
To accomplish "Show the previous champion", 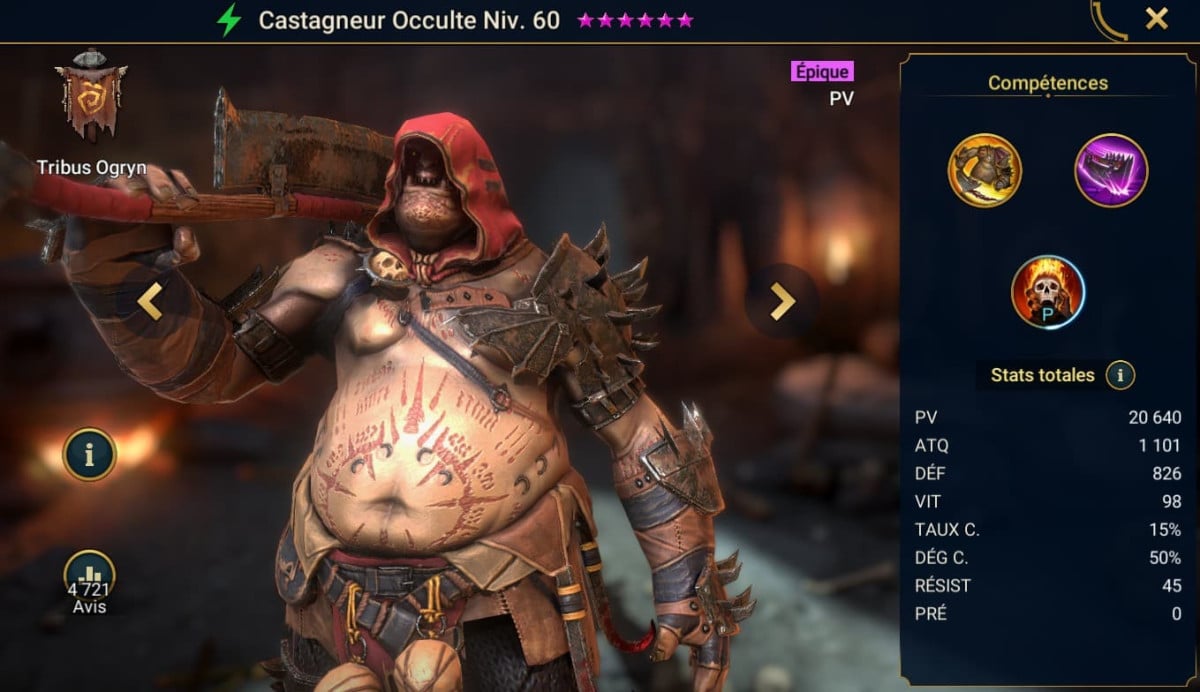I will click(x=150, y=301).
